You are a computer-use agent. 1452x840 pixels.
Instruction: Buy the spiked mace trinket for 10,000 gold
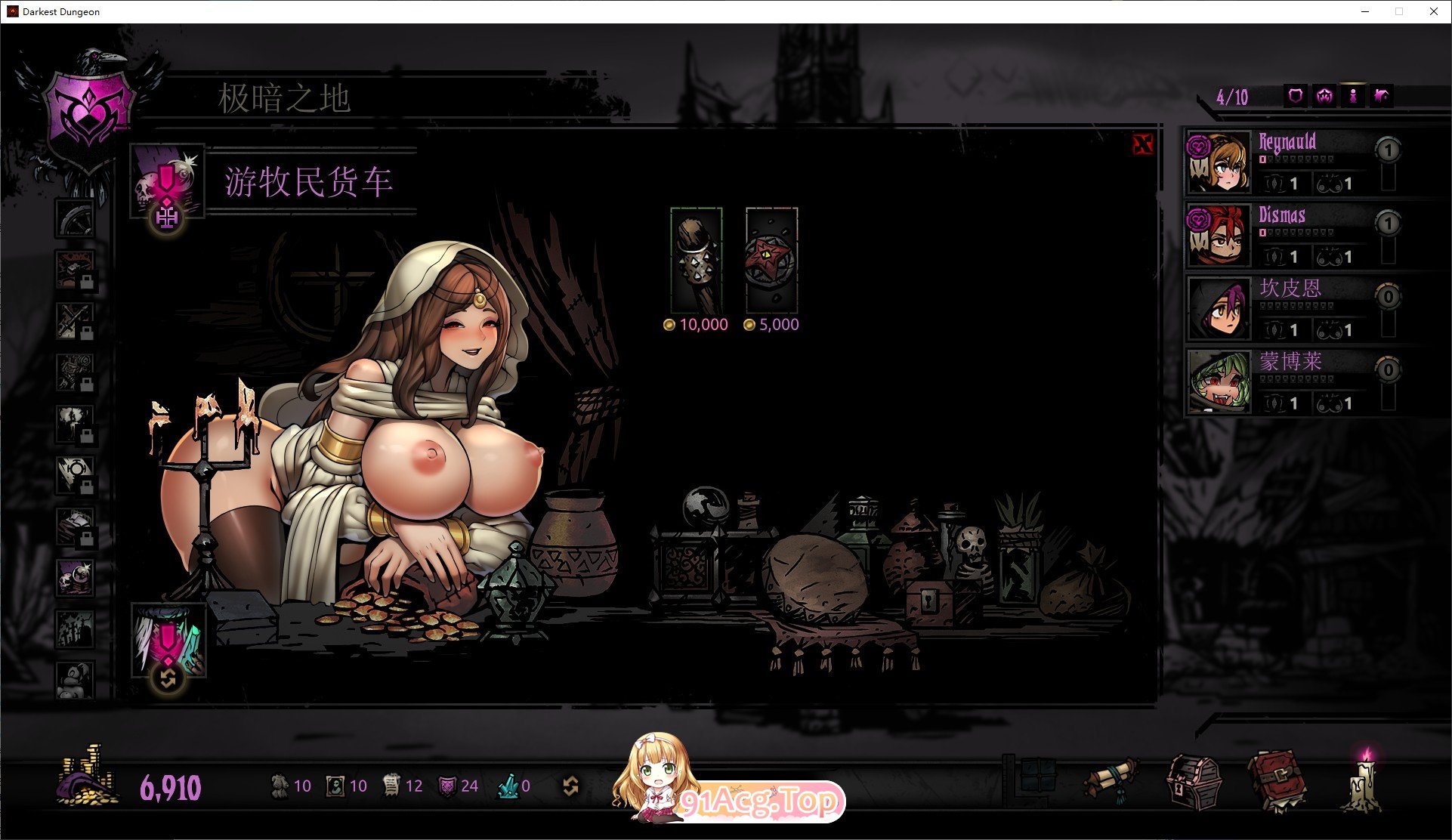tap(696, 260)
